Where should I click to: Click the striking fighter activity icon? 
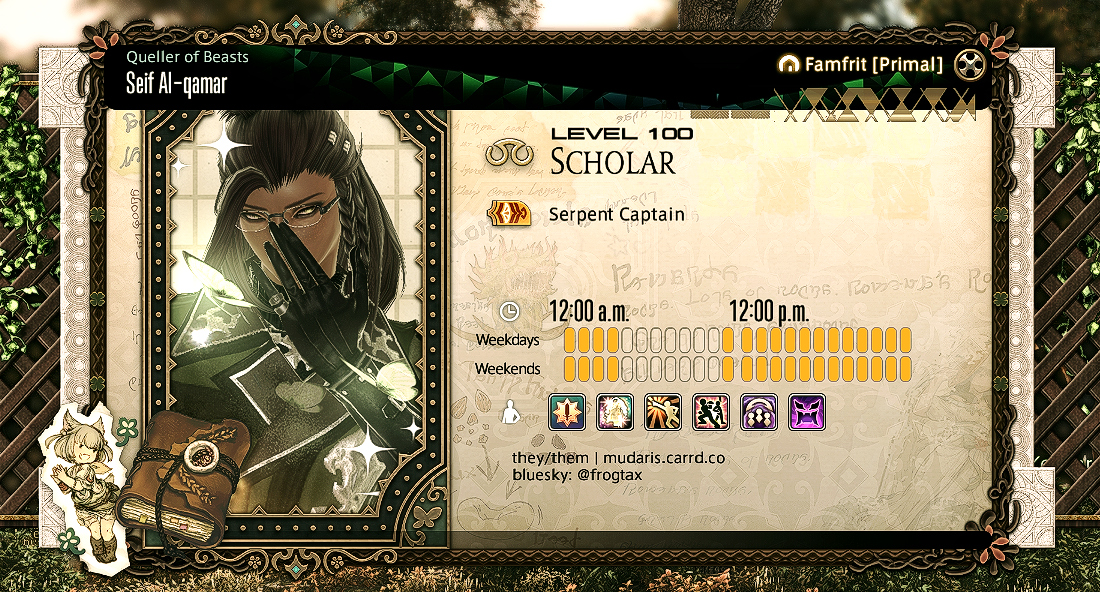(x=663, y=412)
